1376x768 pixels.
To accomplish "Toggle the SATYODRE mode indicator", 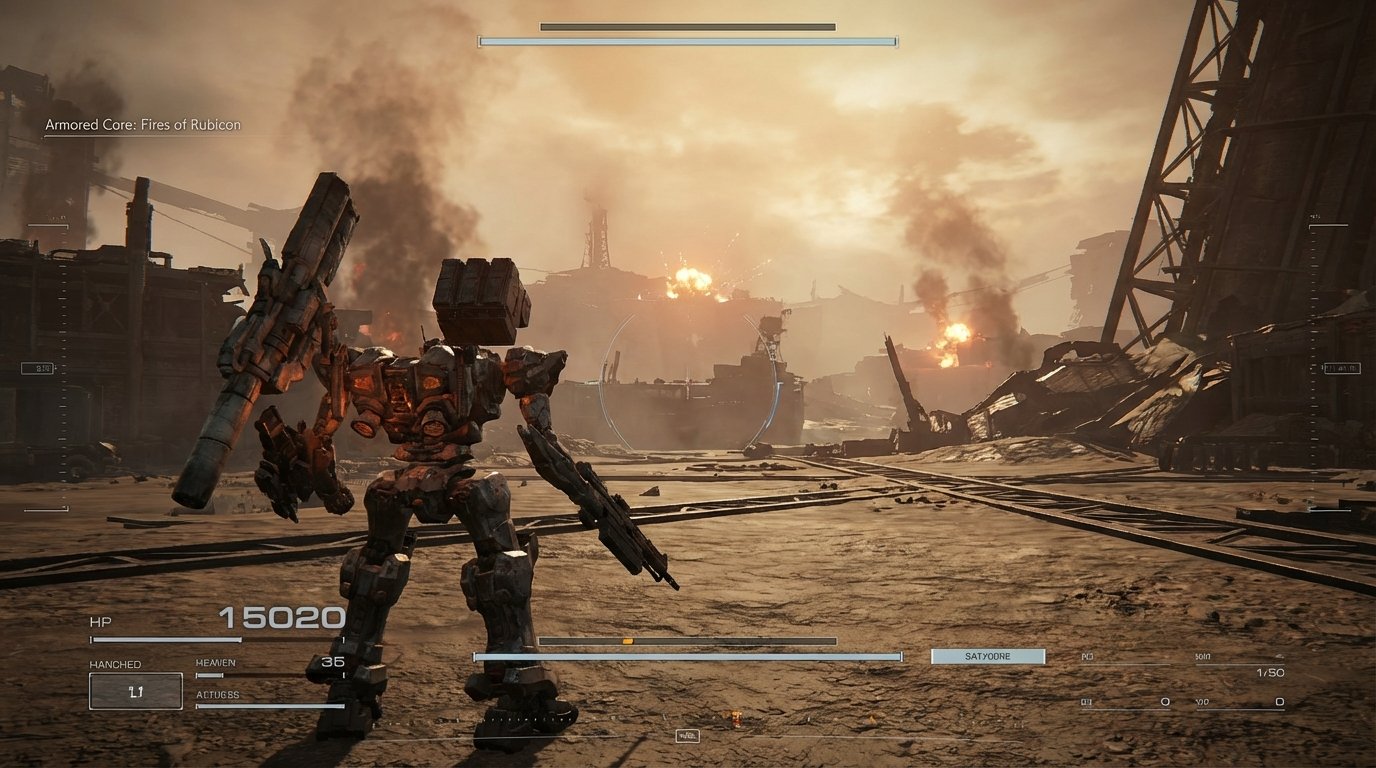I will [987, 656].
